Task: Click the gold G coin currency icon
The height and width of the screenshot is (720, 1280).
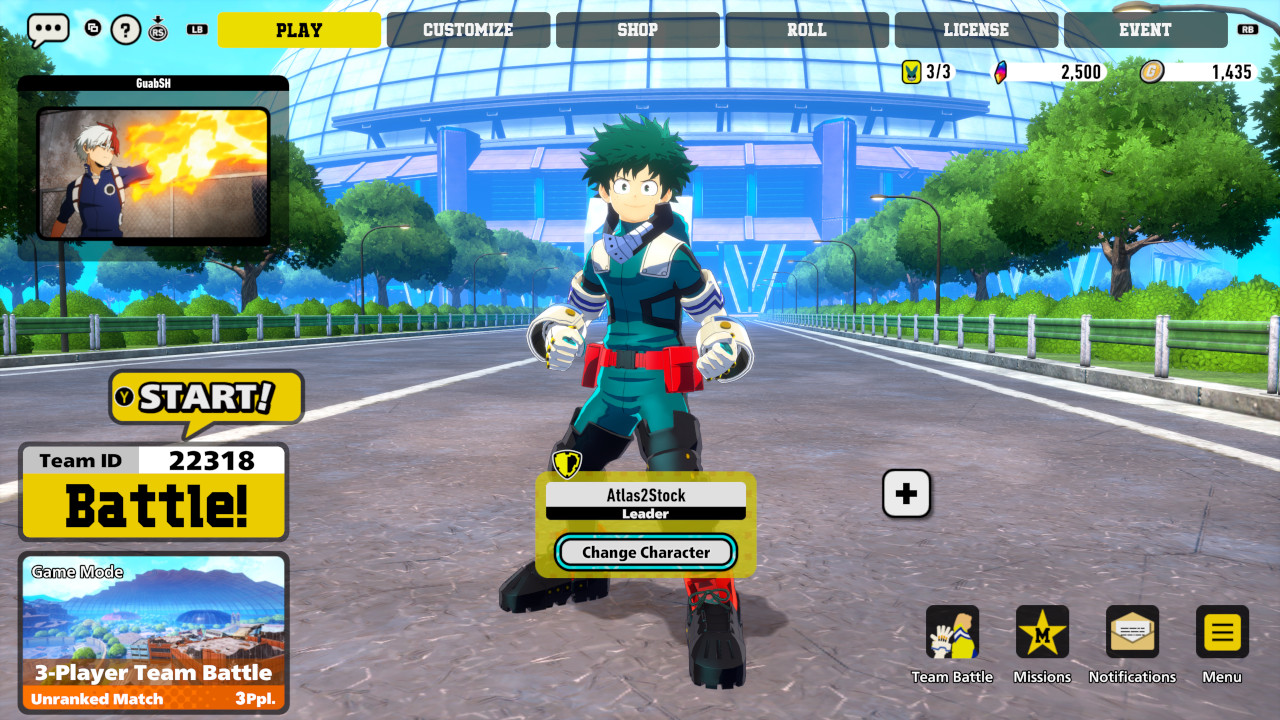Action: click(1153, 71)
